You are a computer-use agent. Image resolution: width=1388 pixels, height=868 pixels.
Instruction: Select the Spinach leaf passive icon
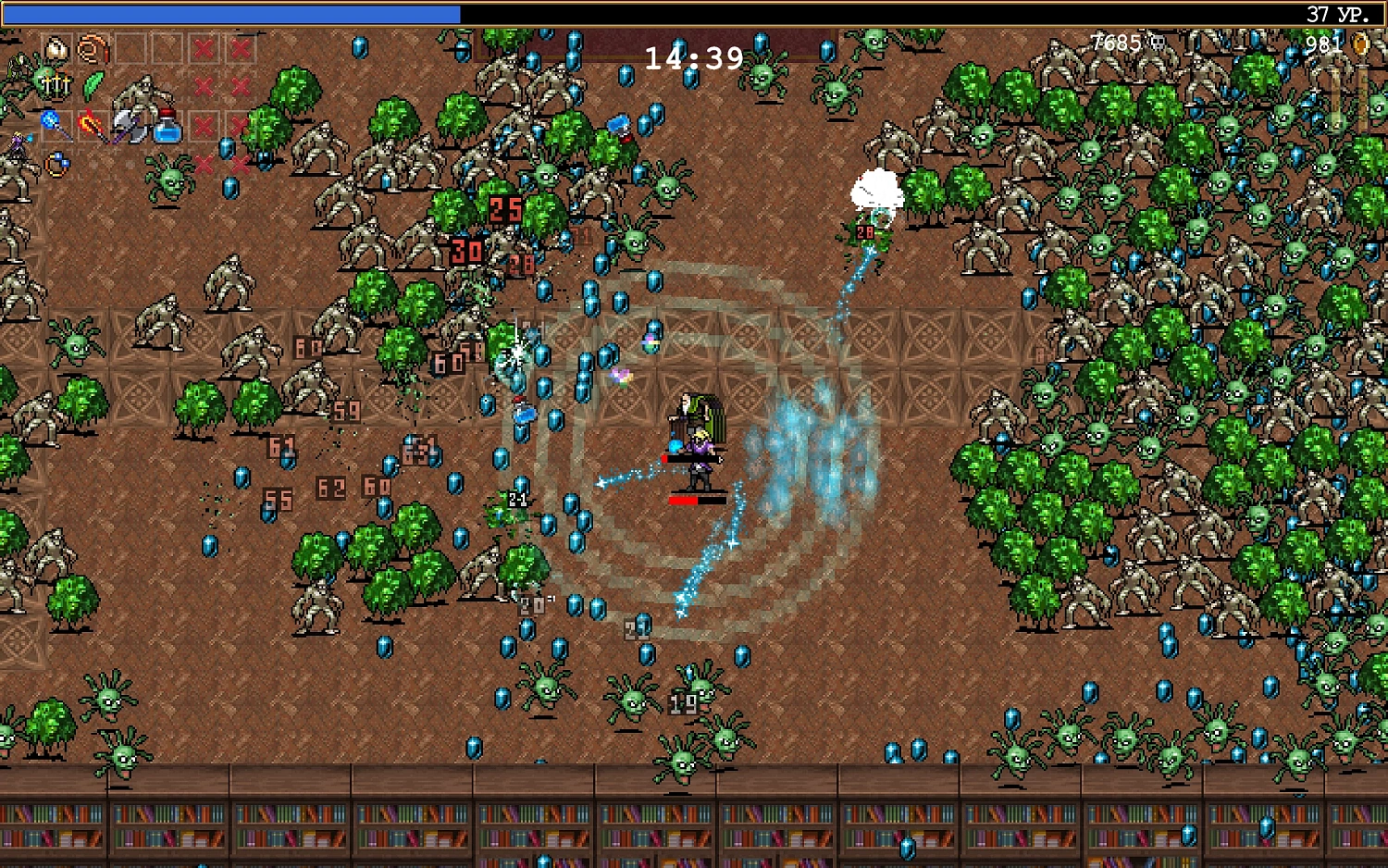click(93, 86)
